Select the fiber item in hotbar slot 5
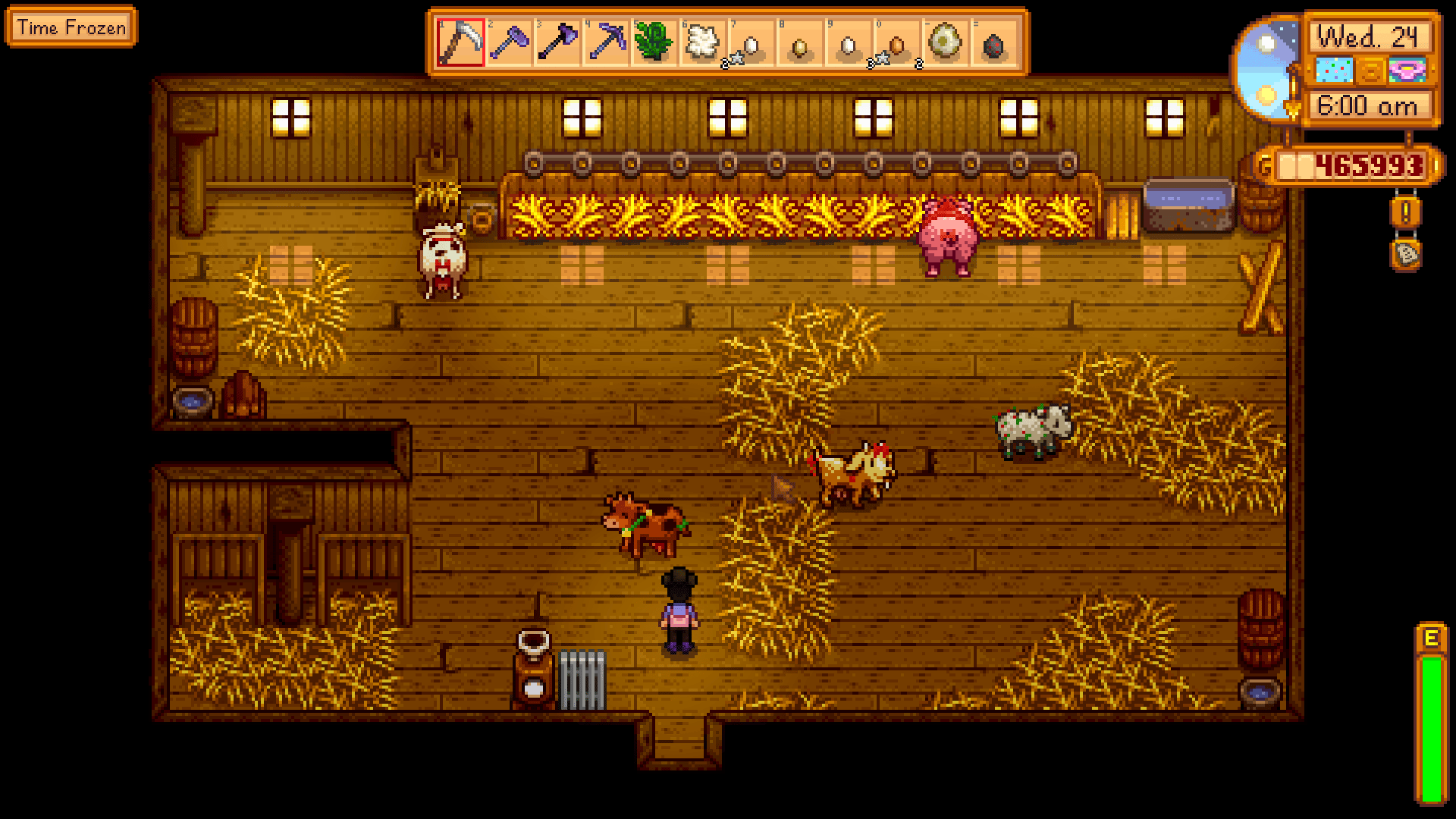The width and height of the screenshot is (1456, 819). [654, 42]
